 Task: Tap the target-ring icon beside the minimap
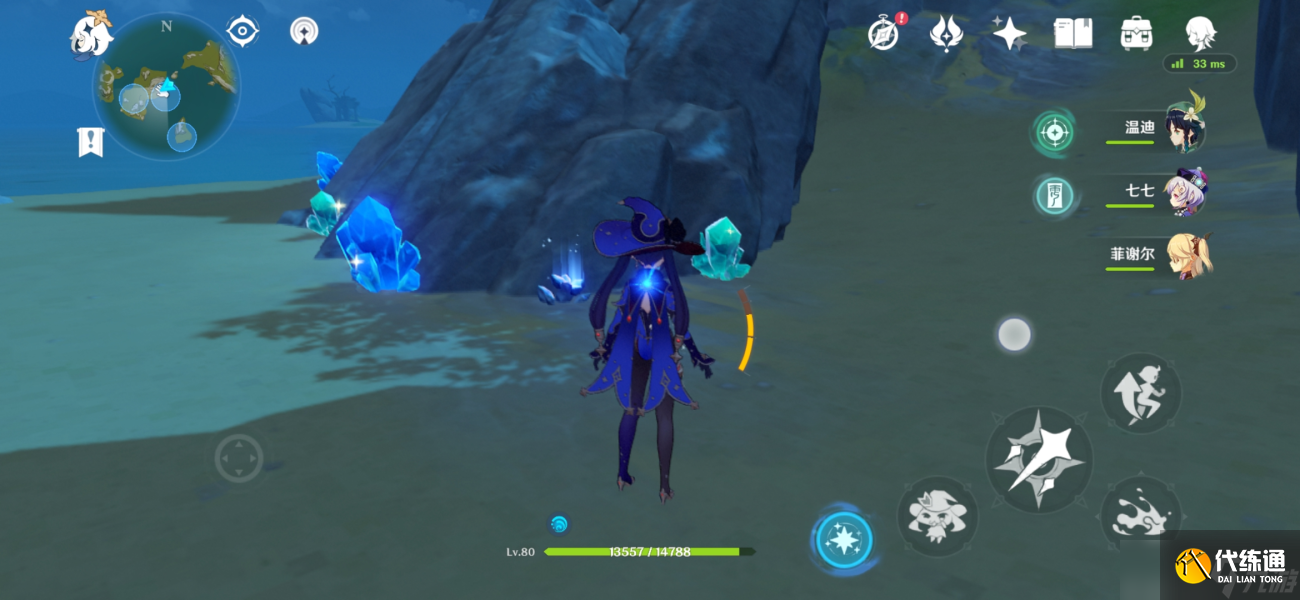click(x=242, y=31)
